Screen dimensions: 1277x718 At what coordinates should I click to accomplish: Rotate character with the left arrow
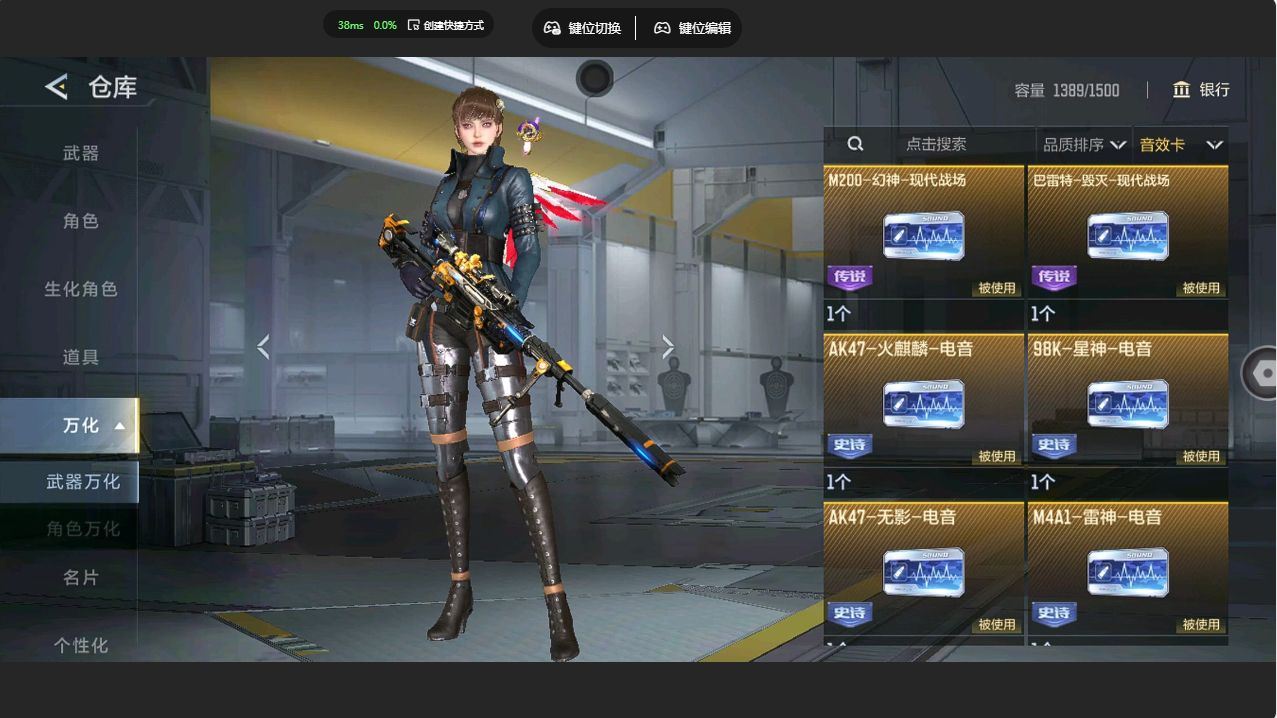(263, 347)
